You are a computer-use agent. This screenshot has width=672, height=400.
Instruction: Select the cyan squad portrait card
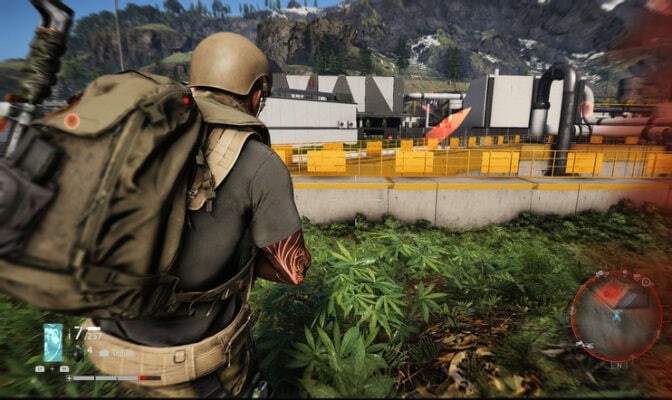click(x=53, y=342)
